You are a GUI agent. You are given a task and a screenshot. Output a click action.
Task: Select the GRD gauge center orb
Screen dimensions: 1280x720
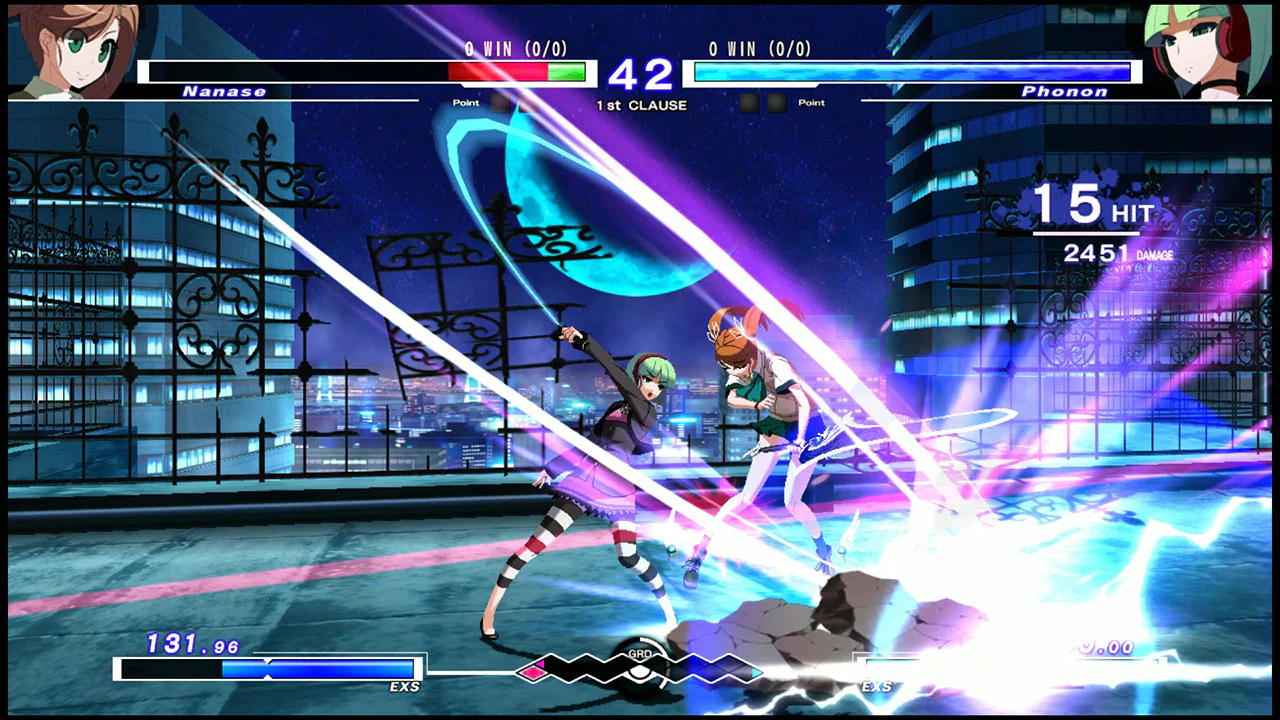(x=640, y=670)
